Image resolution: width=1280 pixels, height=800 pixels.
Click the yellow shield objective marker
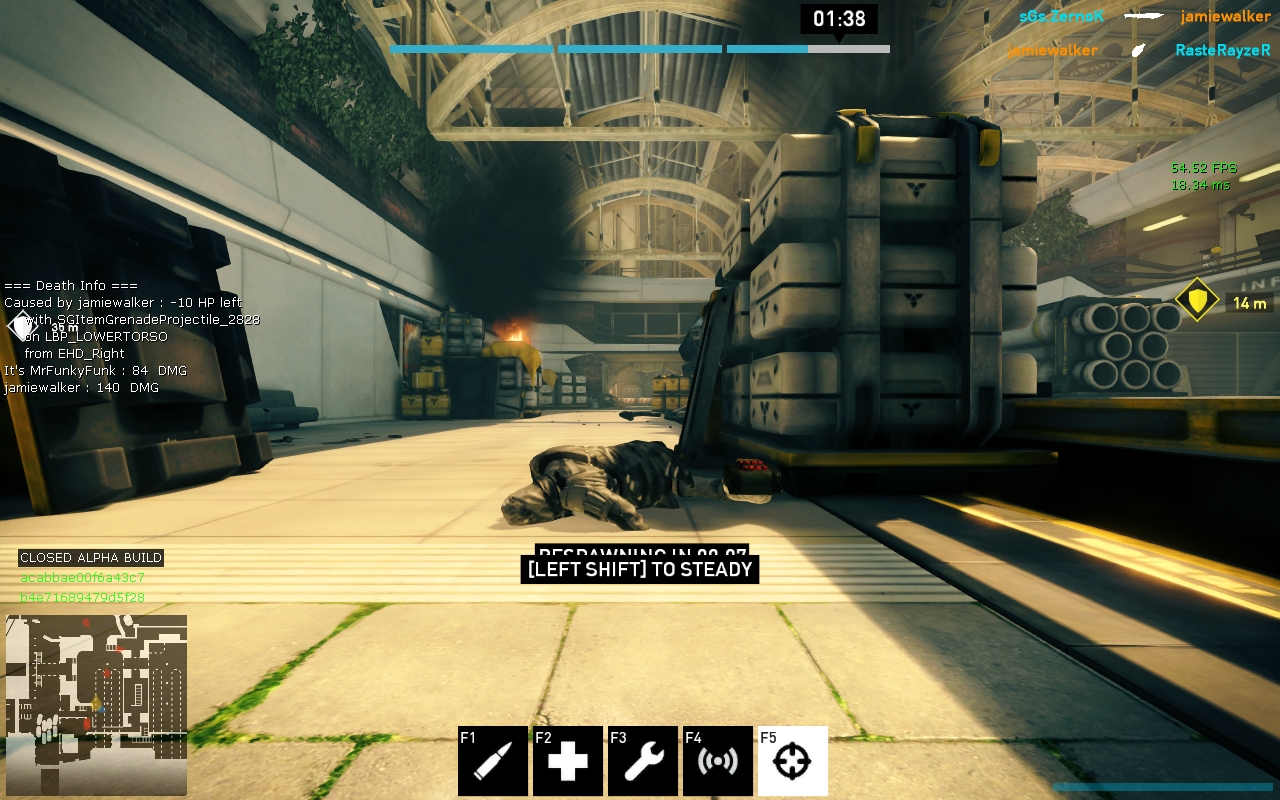pos(1196,300)
